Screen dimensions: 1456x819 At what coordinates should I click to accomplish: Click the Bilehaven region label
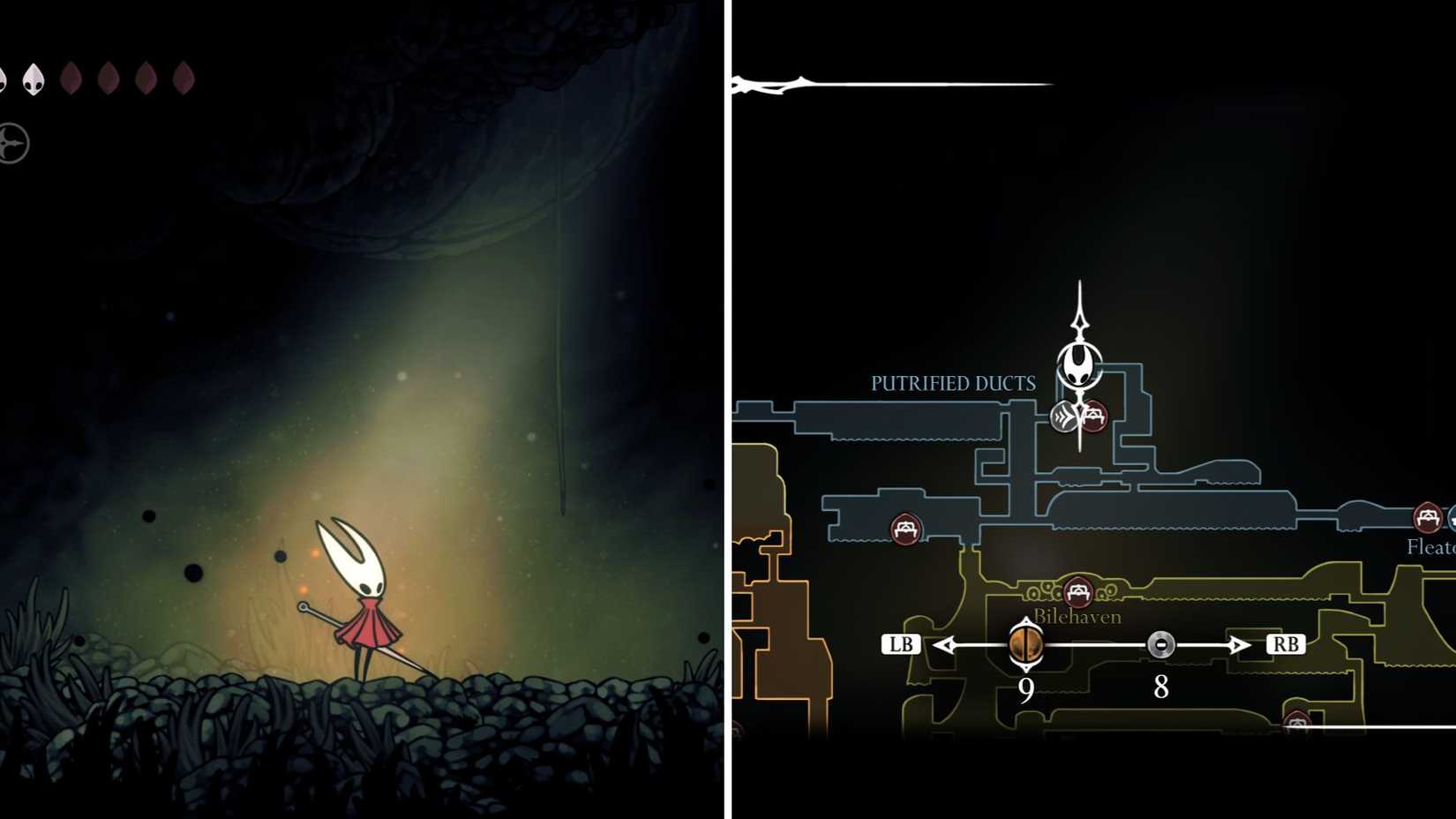tap(1077, 618)
